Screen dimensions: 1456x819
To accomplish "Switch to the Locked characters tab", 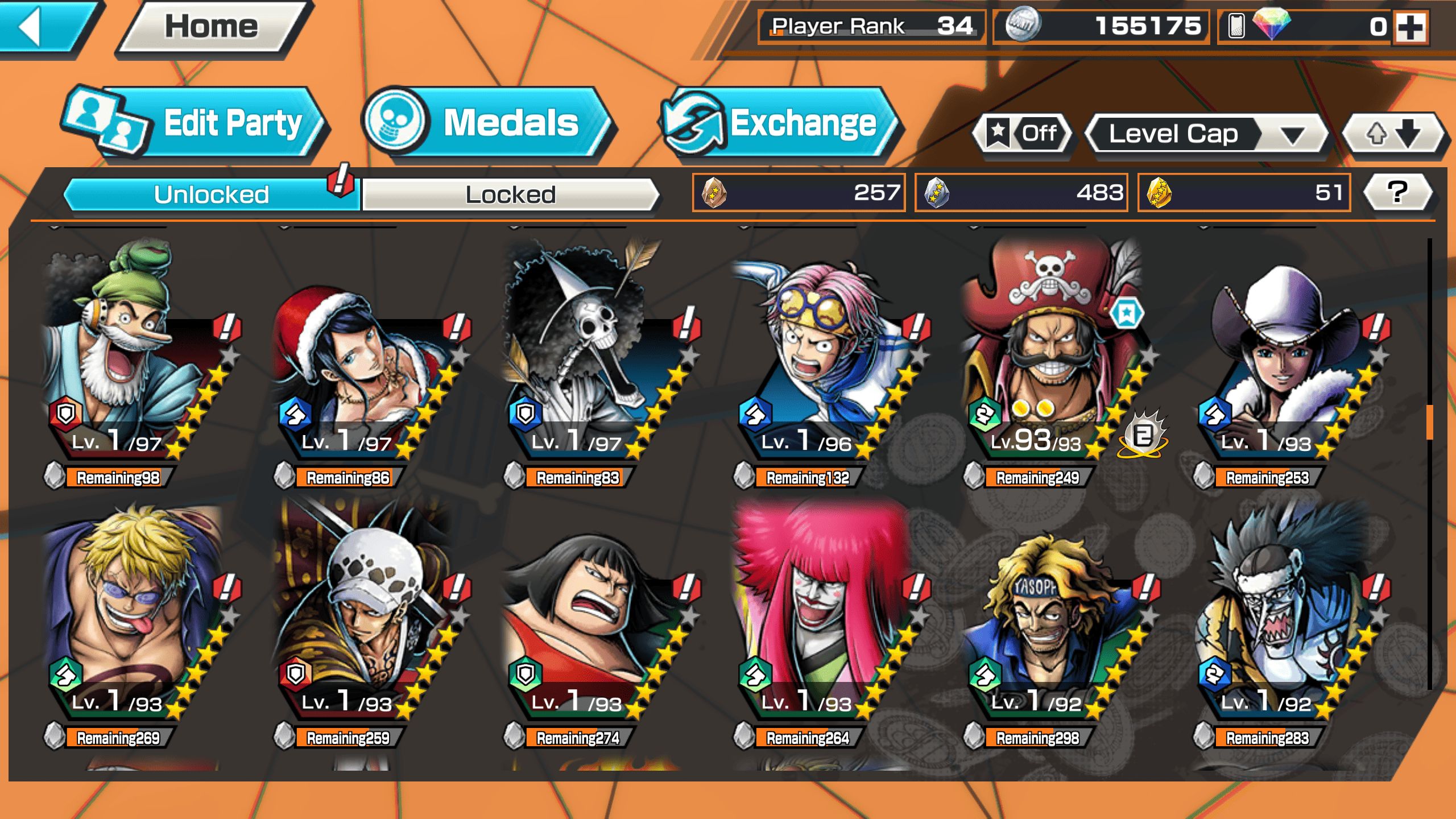I will tap(510, 195).
